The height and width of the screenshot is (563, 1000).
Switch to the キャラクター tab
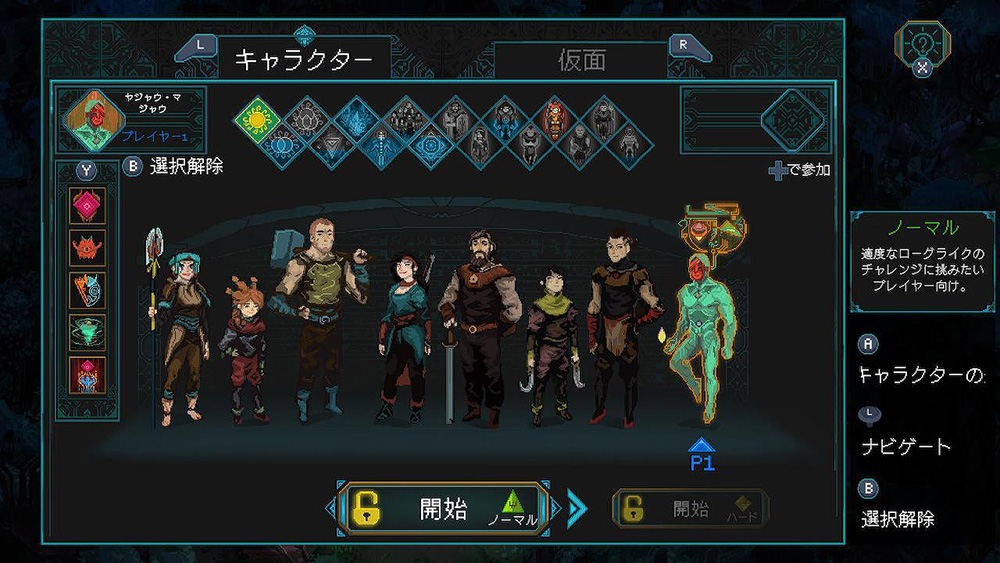tap(303, 60)
